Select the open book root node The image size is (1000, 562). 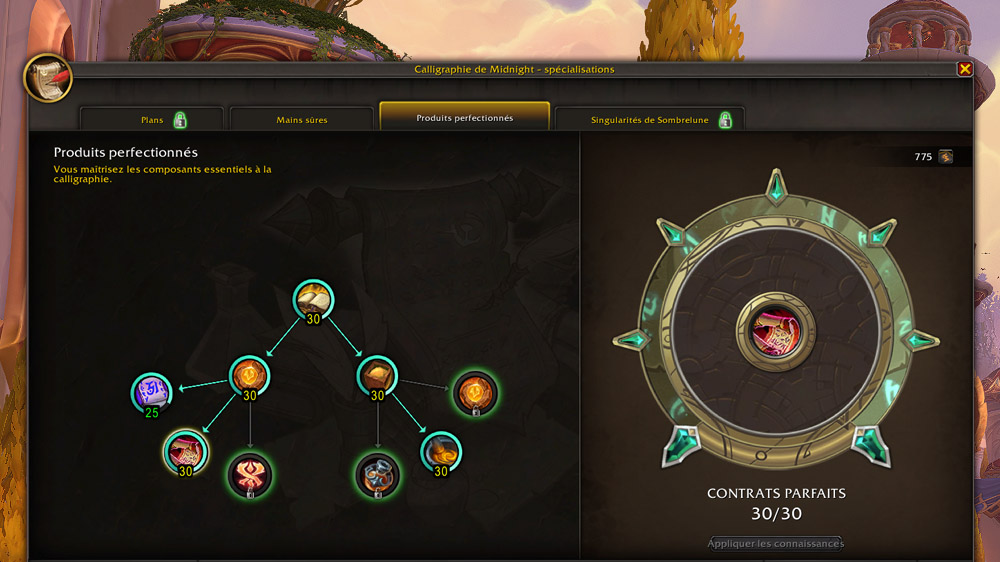tap(313, 300)
